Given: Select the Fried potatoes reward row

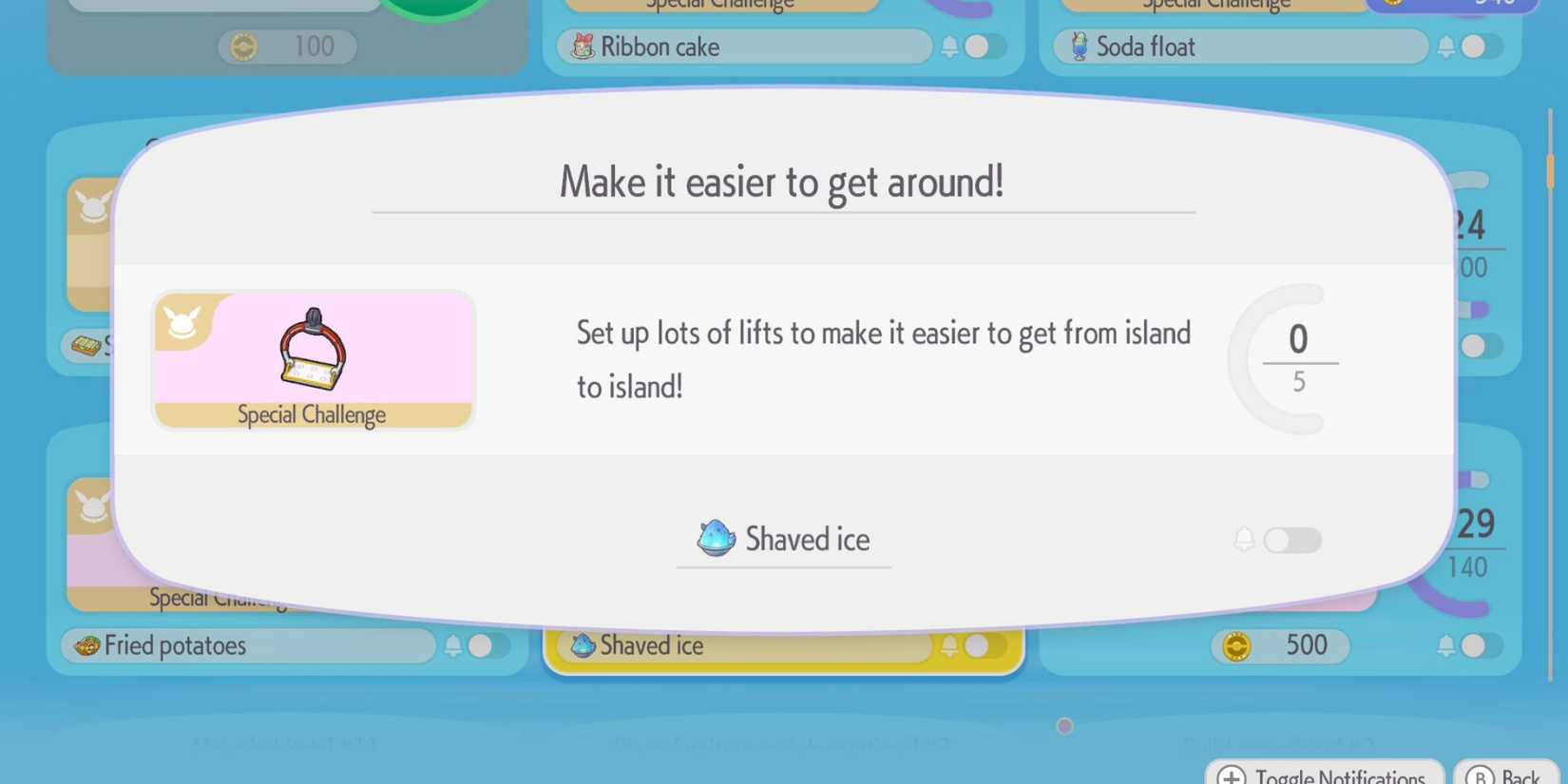Looking at the screenshot, I should 247,646.
